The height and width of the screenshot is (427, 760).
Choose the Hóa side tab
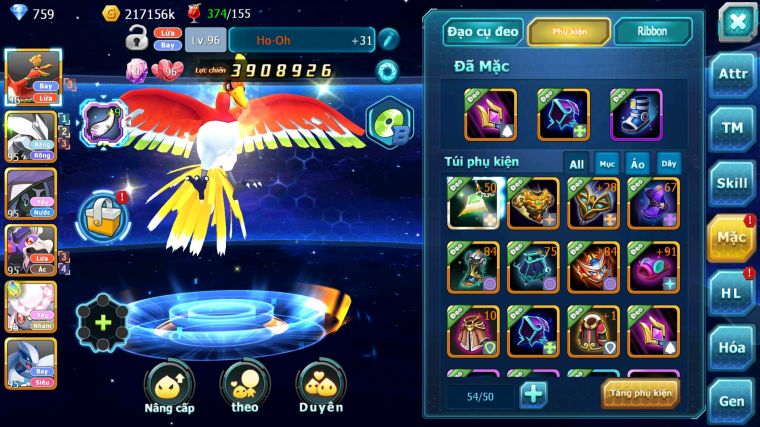pyautogui.click(x=732, y=347)
